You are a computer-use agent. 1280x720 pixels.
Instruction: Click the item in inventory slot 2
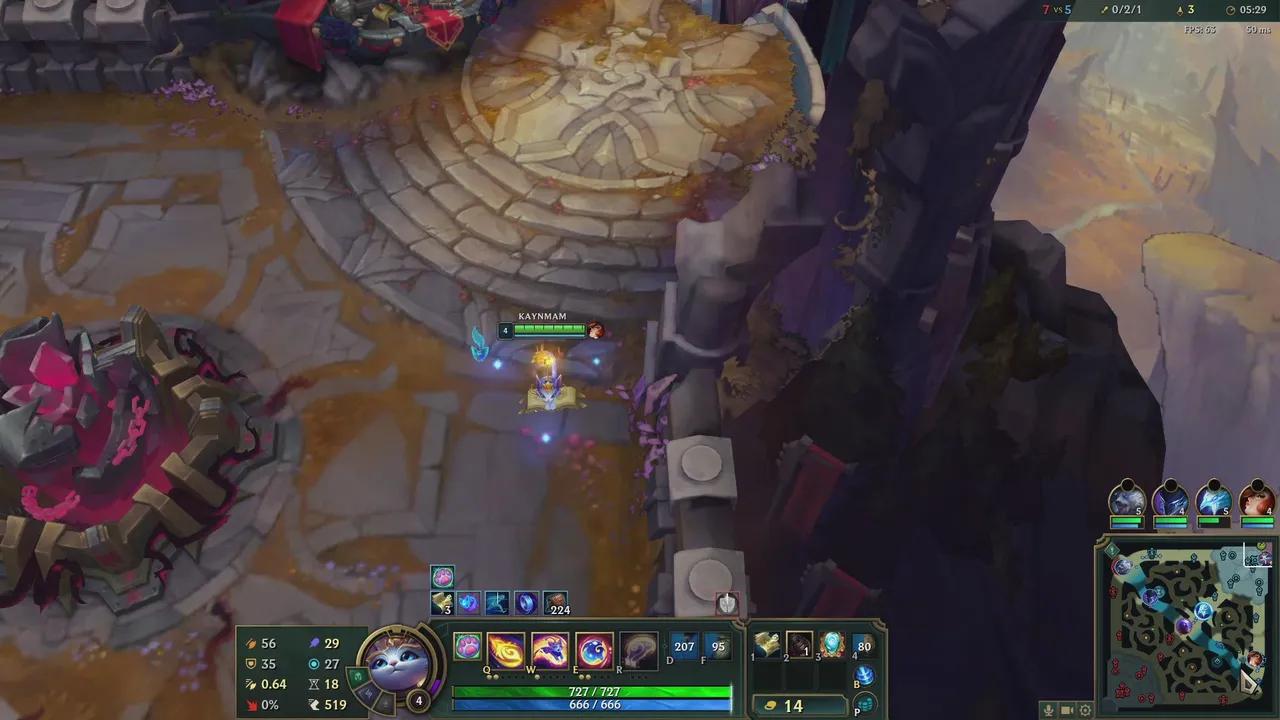point(801,645)
